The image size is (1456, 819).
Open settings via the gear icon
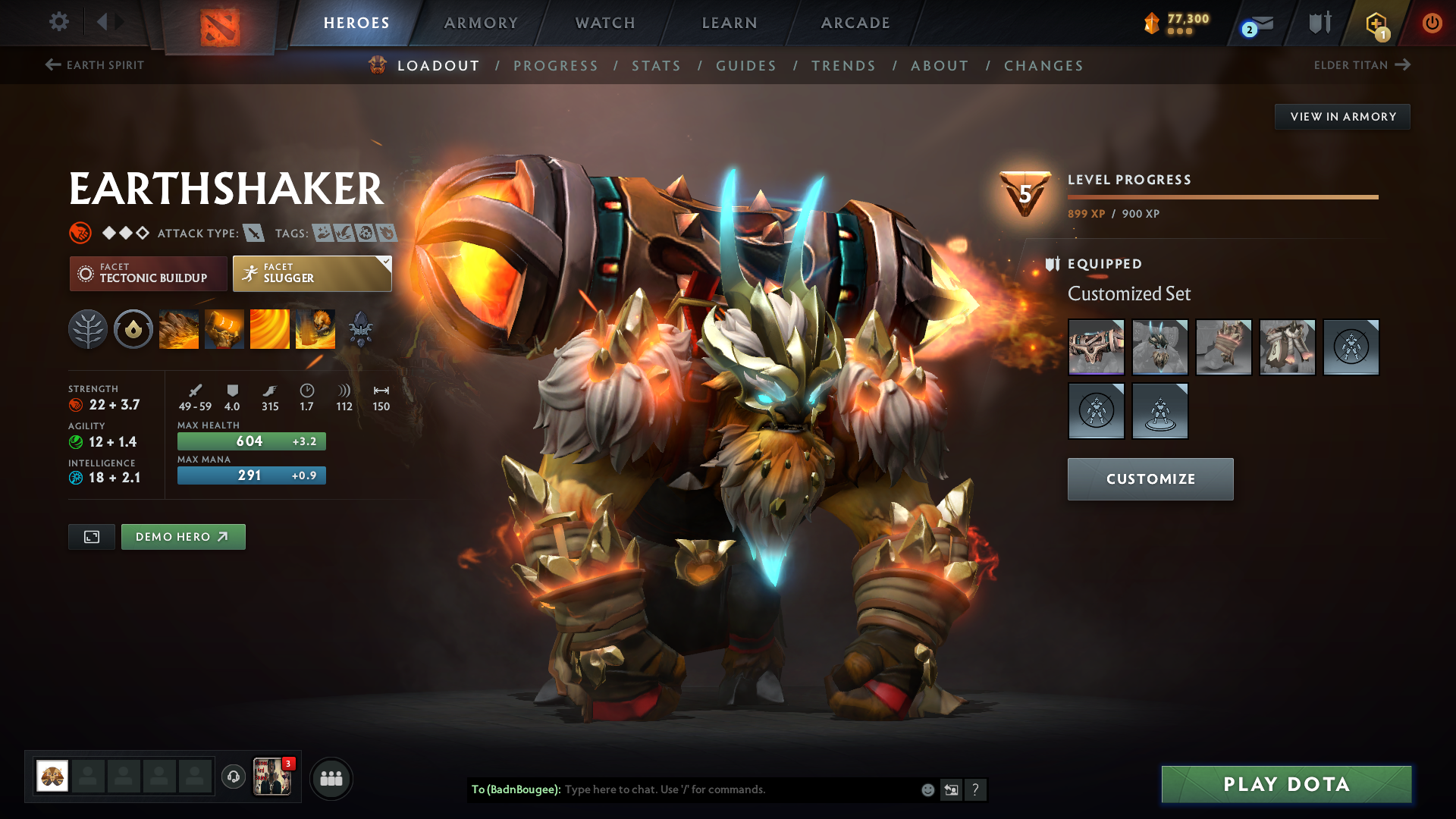pos(58,22)
